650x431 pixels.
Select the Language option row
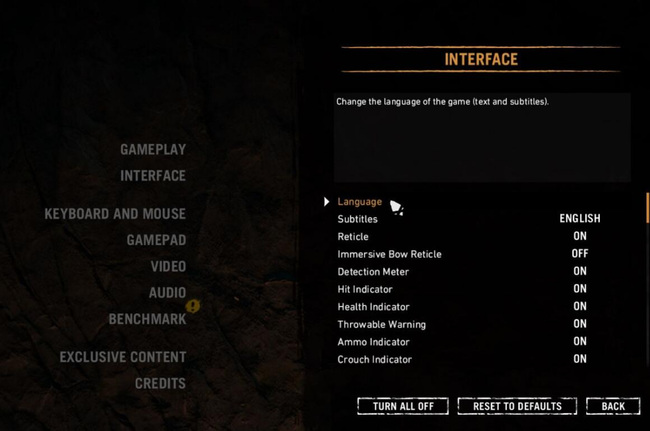(360, 202)
